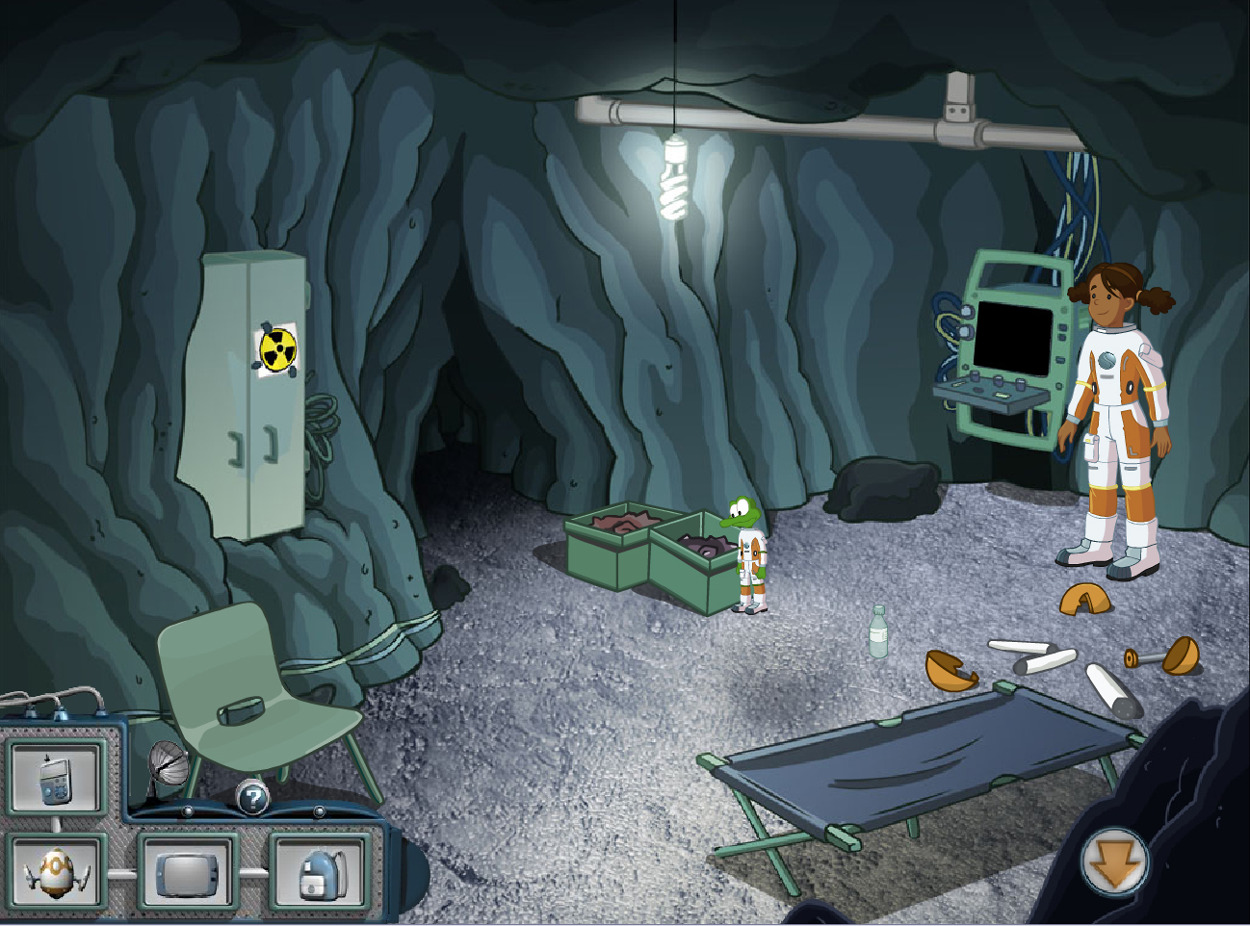Open the TV monitor screen panel
1250x926 pixels.
click(188, 872)
